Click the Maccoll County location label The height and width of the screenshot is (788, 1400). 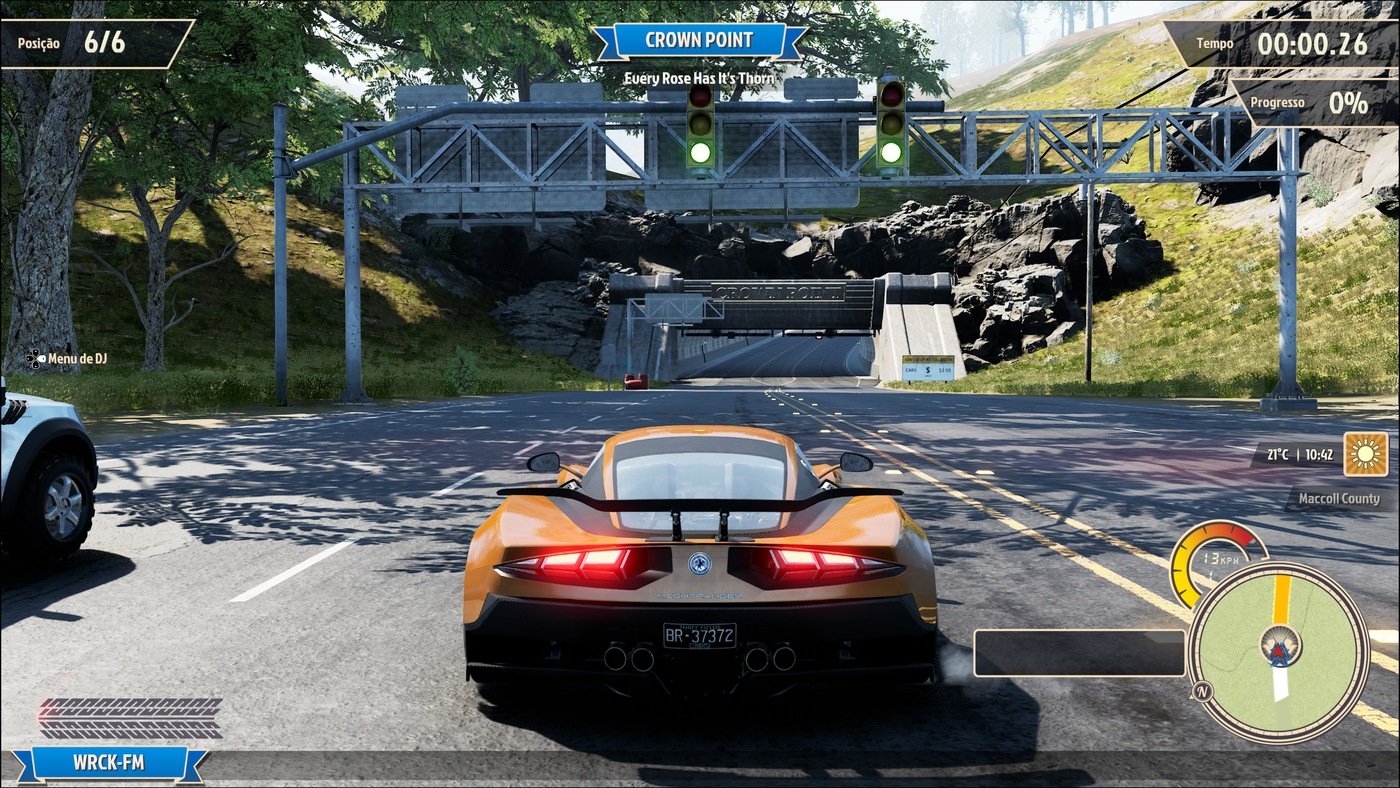coord(1338,498)
